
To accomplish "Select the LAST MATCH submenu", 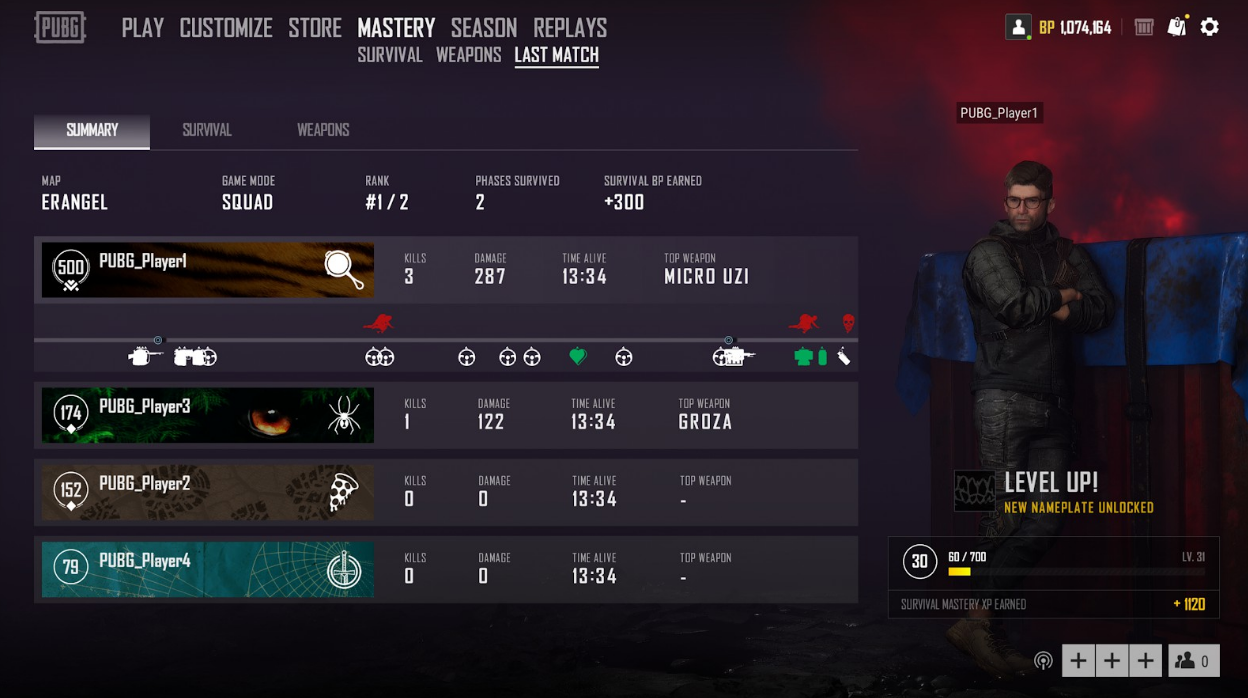I will [x=556, y=56].
